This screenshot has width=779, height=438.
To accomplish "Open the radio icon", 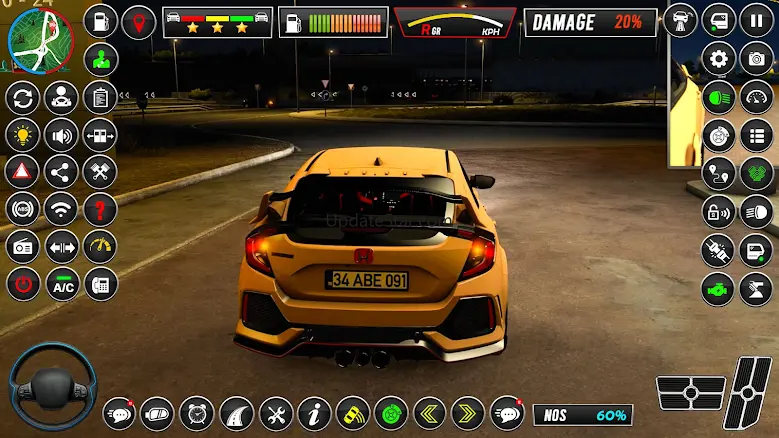I will point(22,246).
